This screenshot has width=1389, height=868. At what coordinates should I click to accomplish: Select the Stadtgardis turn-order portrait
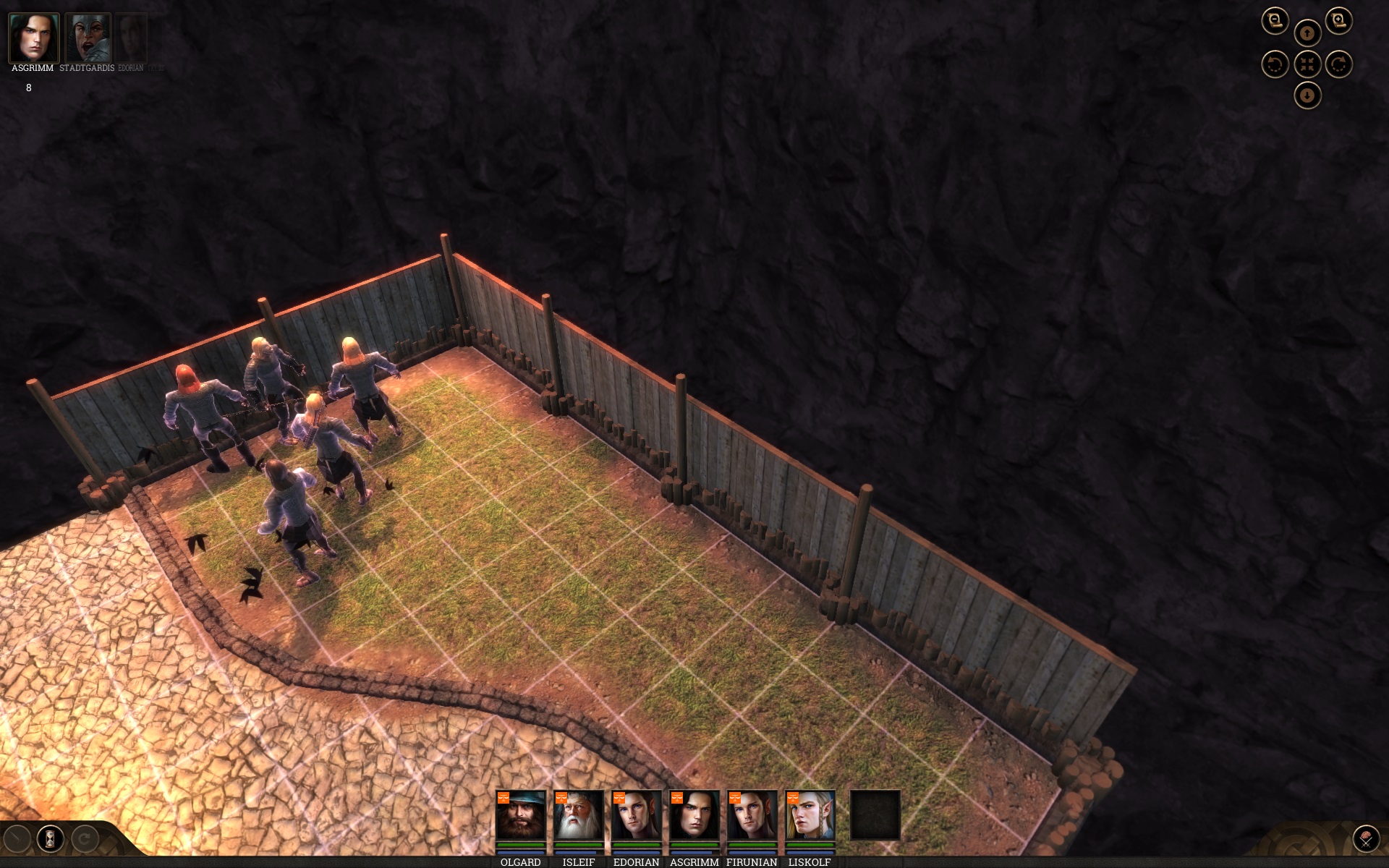[88, 38]
